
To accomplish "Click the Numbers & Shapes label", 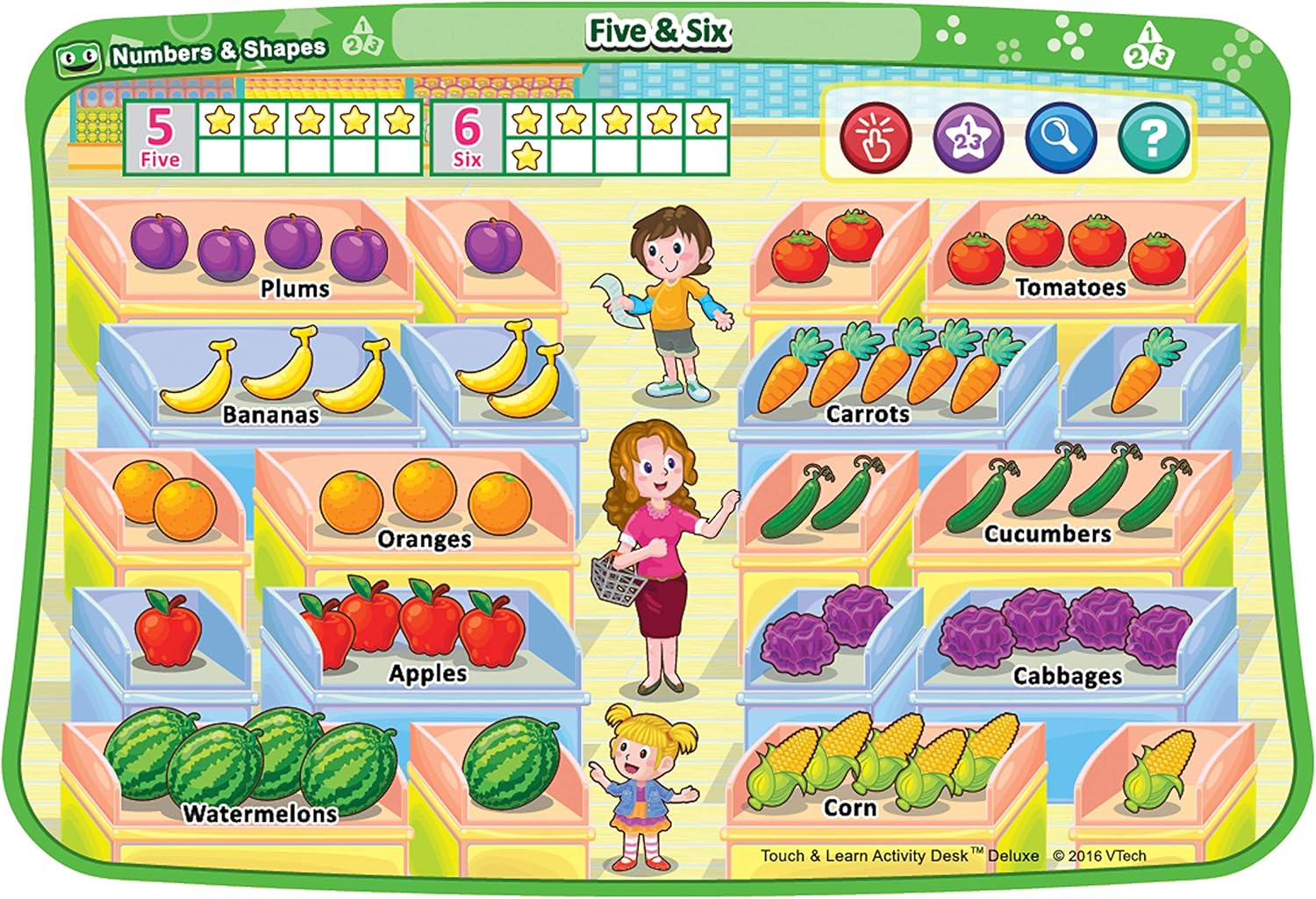I will pyautogui.click(x=221, y=53).
